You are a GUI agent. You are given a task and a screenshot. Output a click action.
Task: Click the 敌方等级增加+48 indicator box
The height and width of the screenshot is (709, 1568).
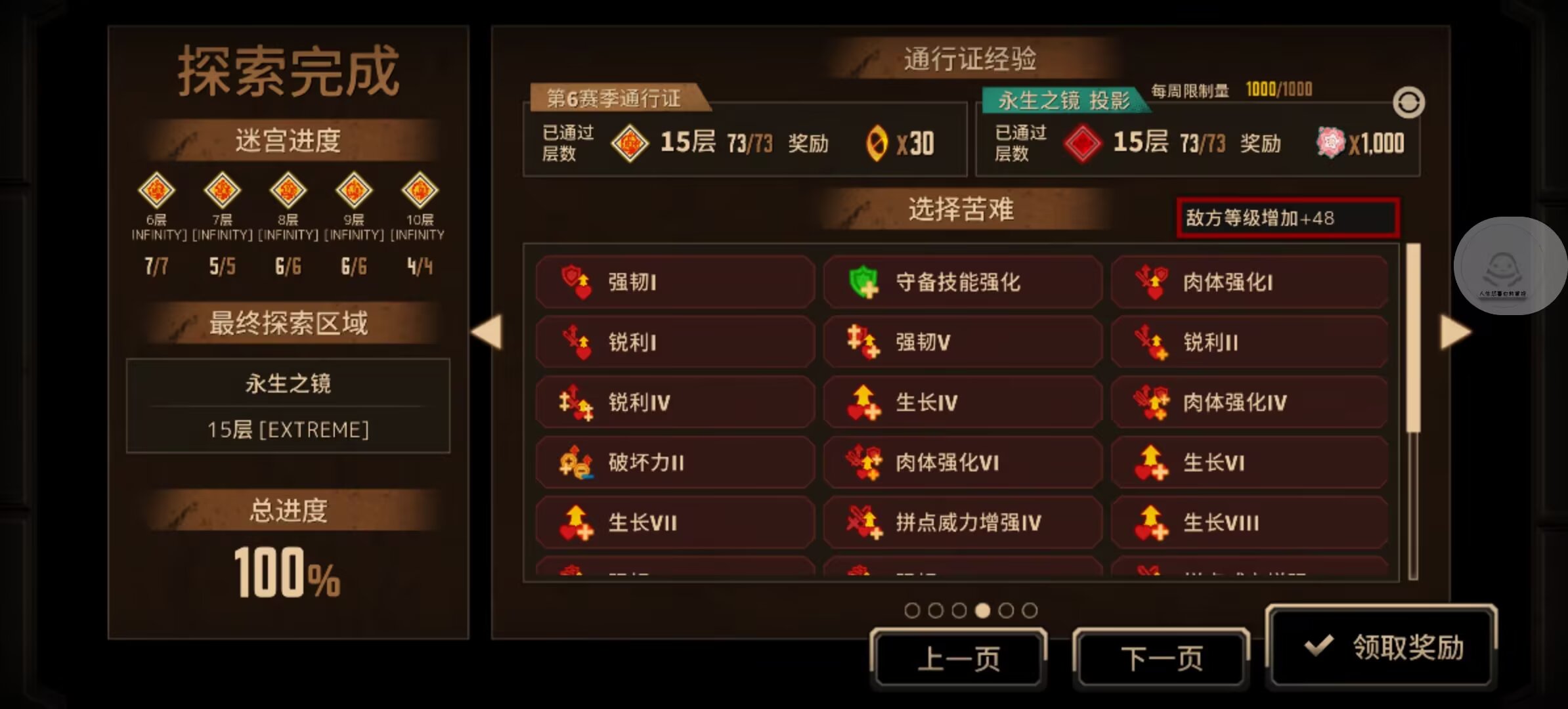(1286, 219)
